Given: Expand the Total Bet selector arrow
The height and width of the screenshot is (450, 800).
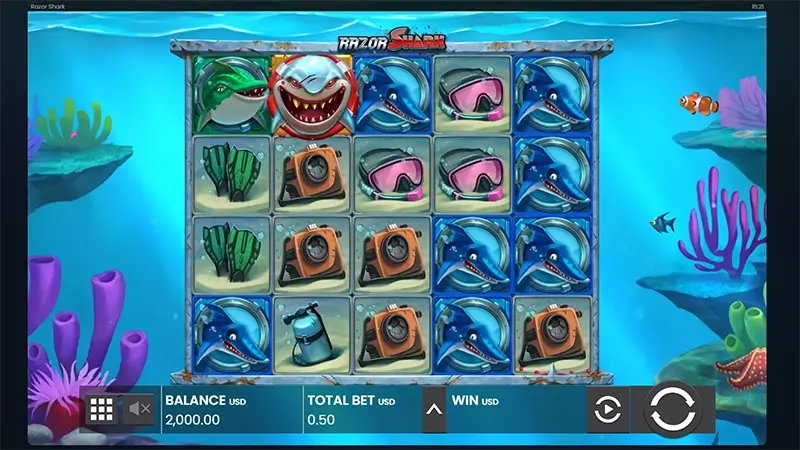Looking at the screenshot, I should click(x=434, y=409).
